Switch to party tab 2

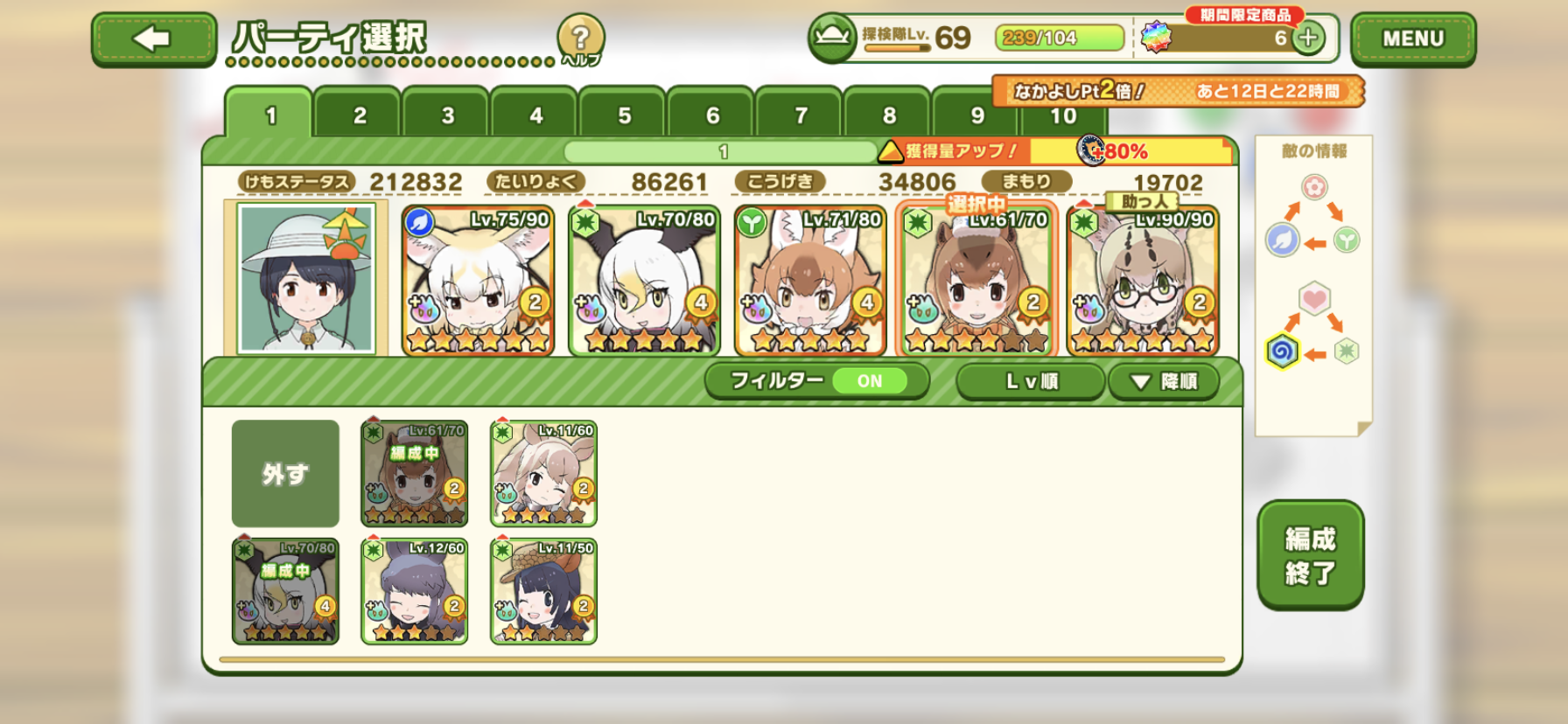coord(359,115)
